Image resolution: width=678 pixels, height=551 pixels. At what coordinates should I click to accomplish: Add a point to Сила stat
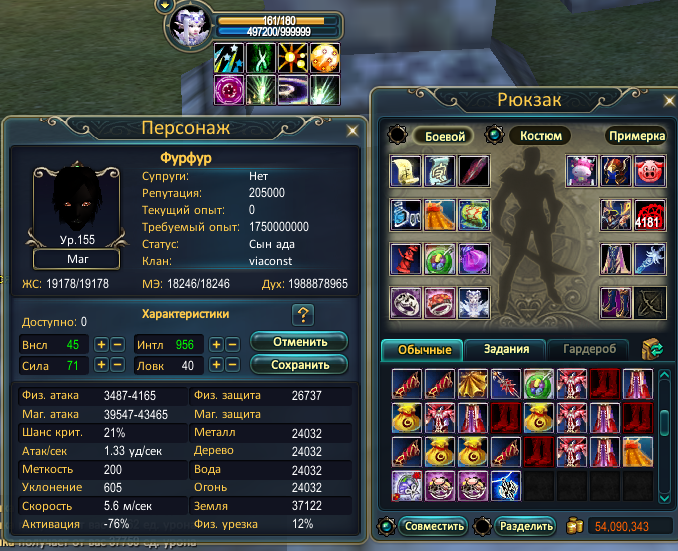point(101,366)
